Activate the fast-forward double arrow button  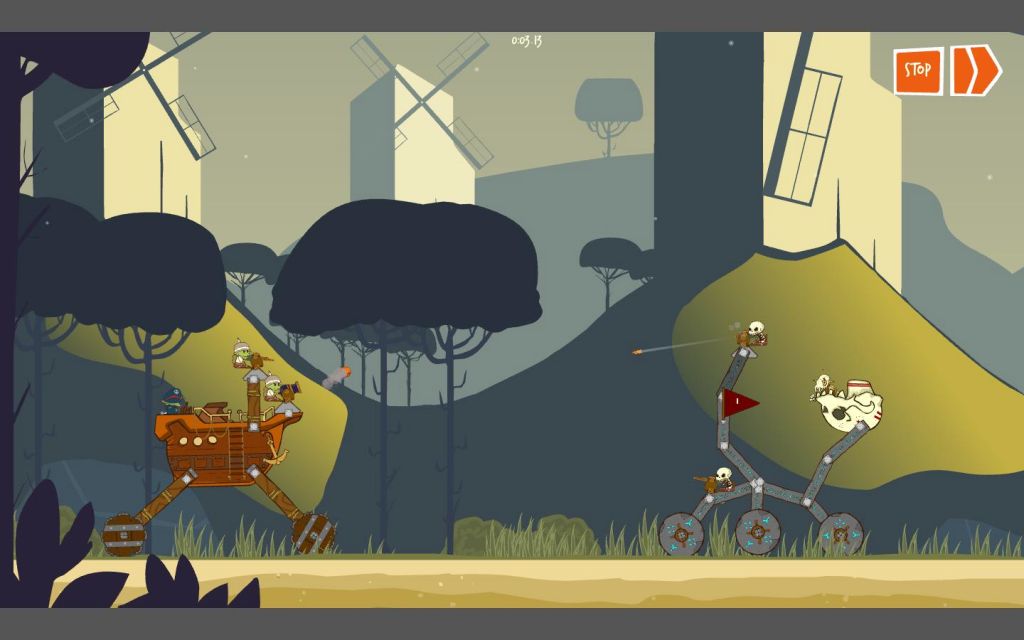coord(975,70)
